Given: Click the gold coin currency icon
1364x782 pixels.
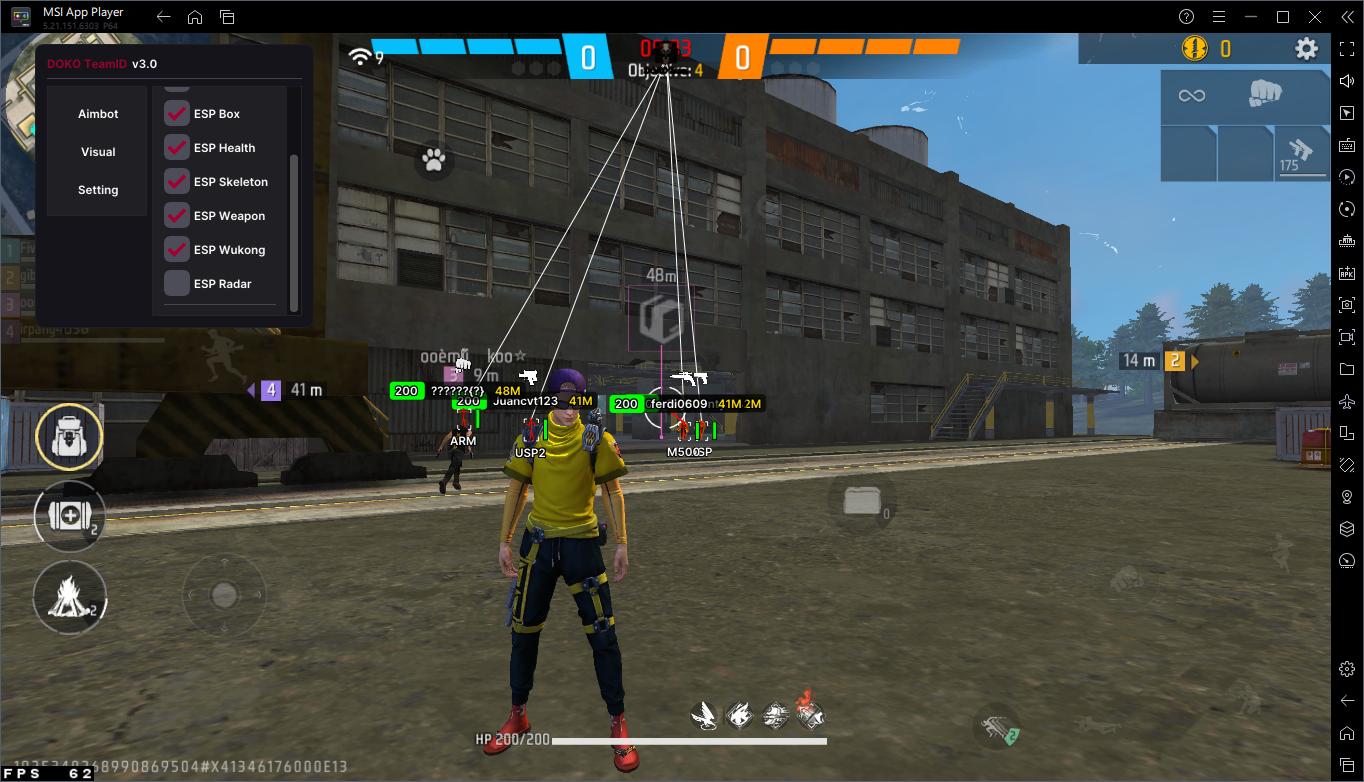Looking at the screenshot, I should click(x=1194, y=48).
